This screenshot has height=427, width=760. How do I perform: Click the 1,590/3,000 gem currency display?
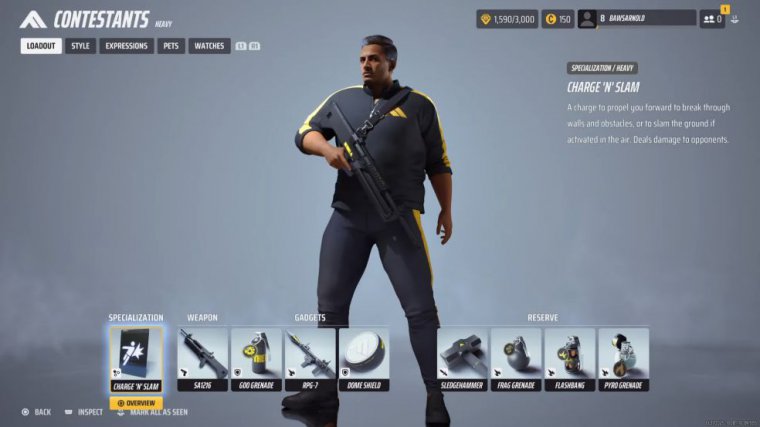[x=507, y=19]
